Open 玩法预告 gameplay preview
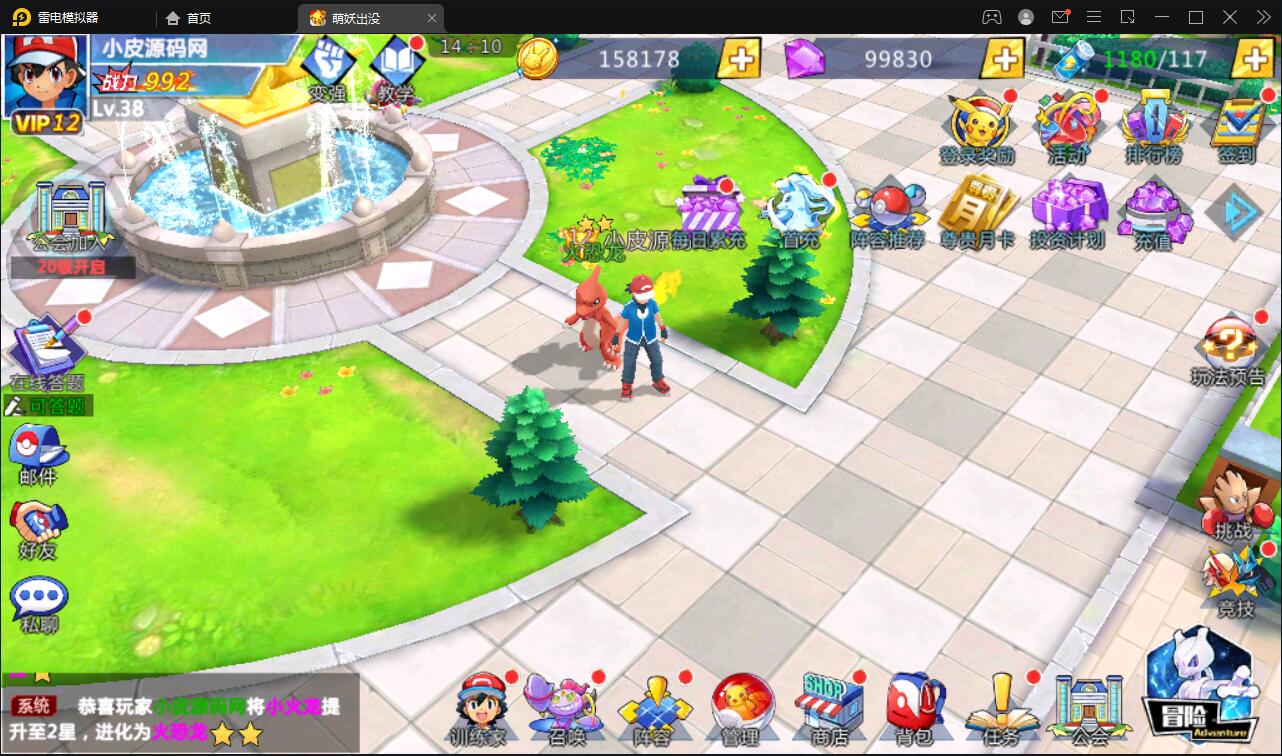1282x756 pixels. tap(1229, 351)
